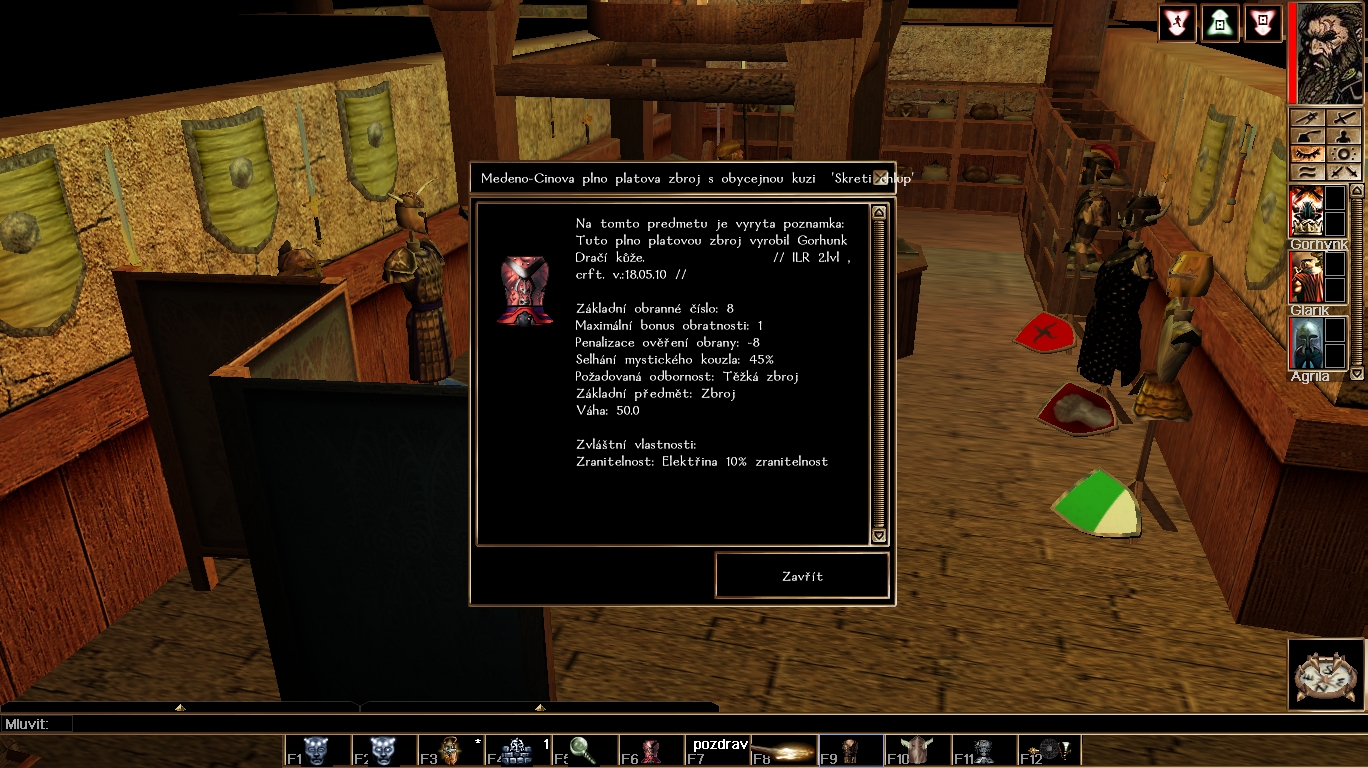
Task: Use the F6 red armor quickslot
Action: pos(650,750)
